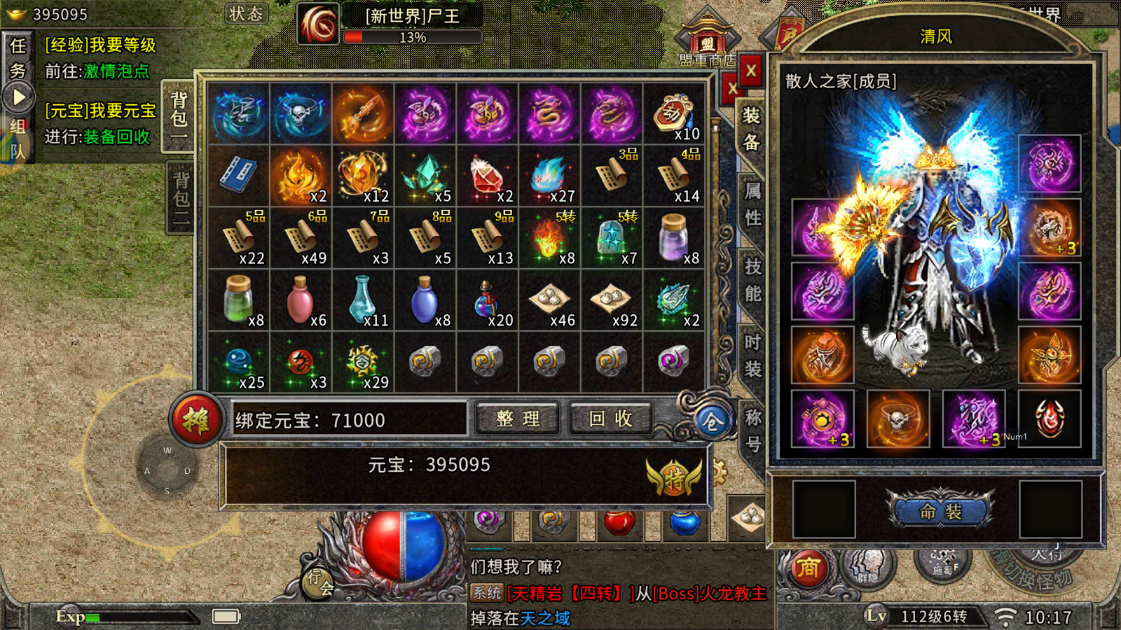
Task: Choose the green potion jar x8
Action: pos(238,299)
